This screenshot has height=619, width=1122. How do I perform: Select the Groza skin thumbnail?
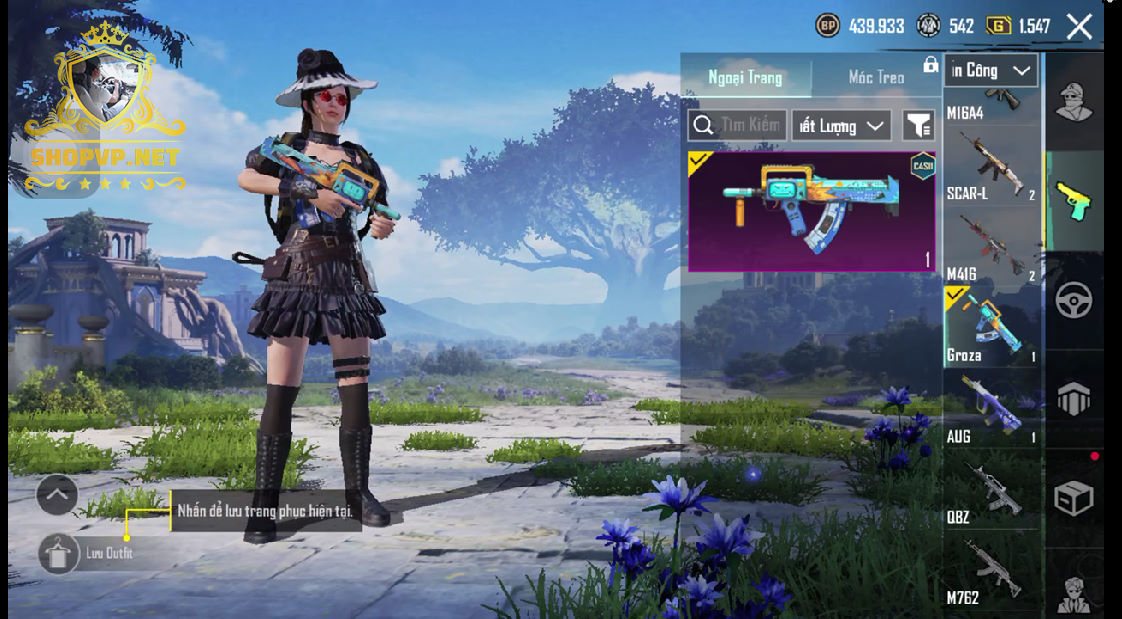(811, 211)
